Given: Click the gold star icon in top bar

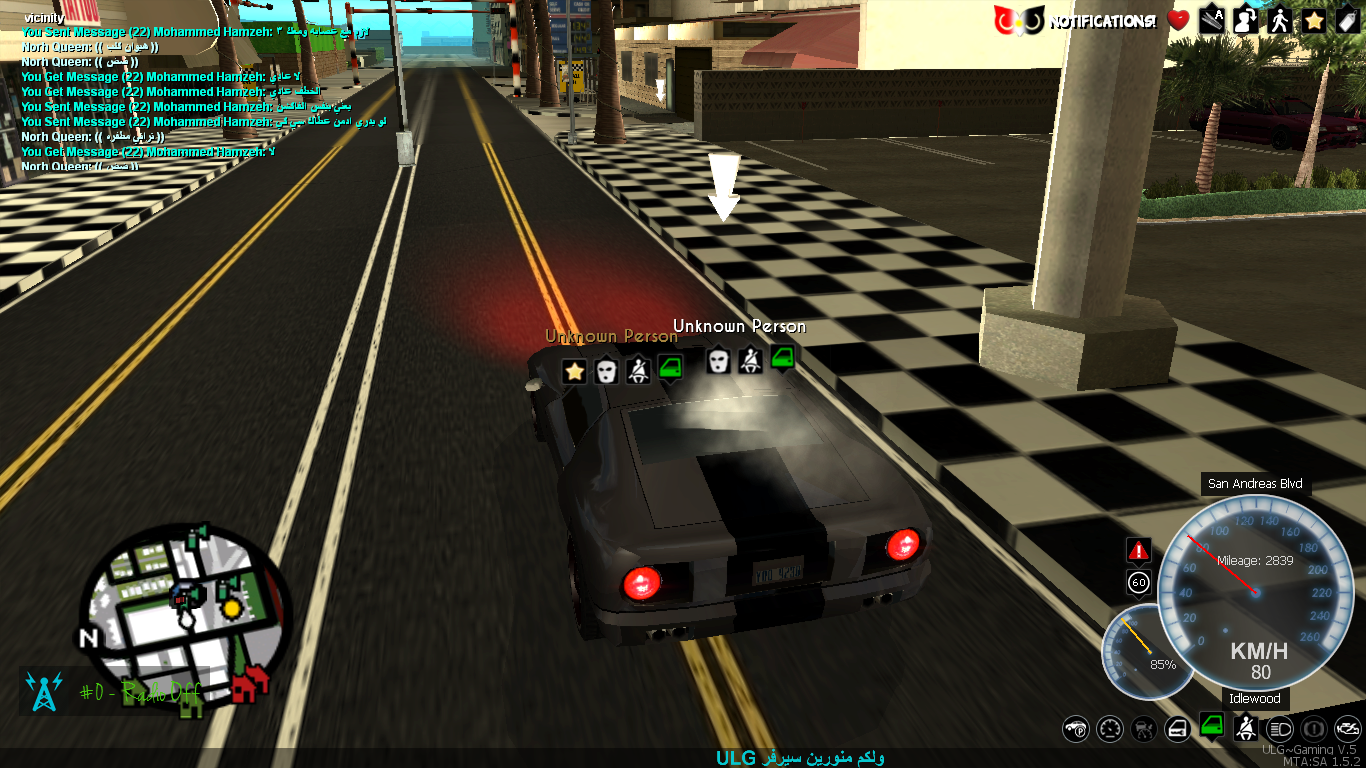Looking at the screenshot, I should (x=1313, y=20).
